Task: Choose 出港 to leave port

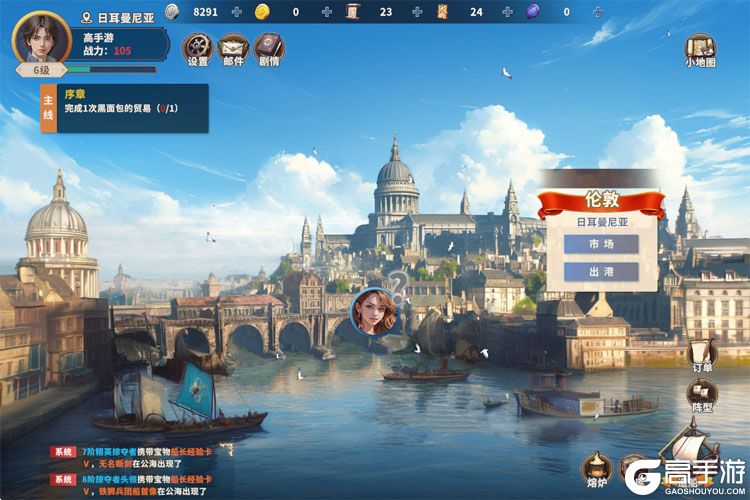Action: point(601,272)
